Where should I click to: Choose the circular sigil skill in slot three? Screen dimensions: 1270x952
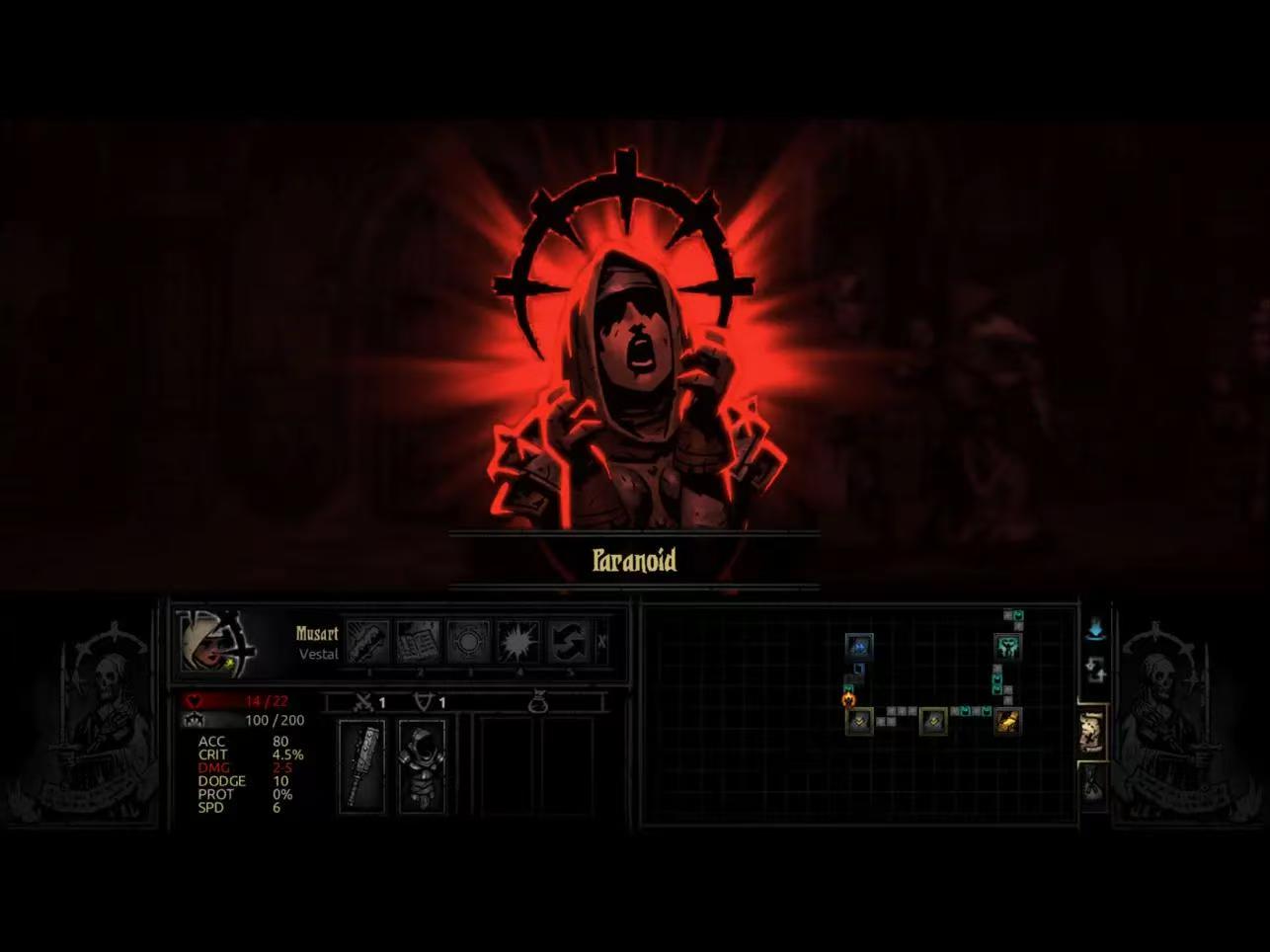[x=470, y=640]
